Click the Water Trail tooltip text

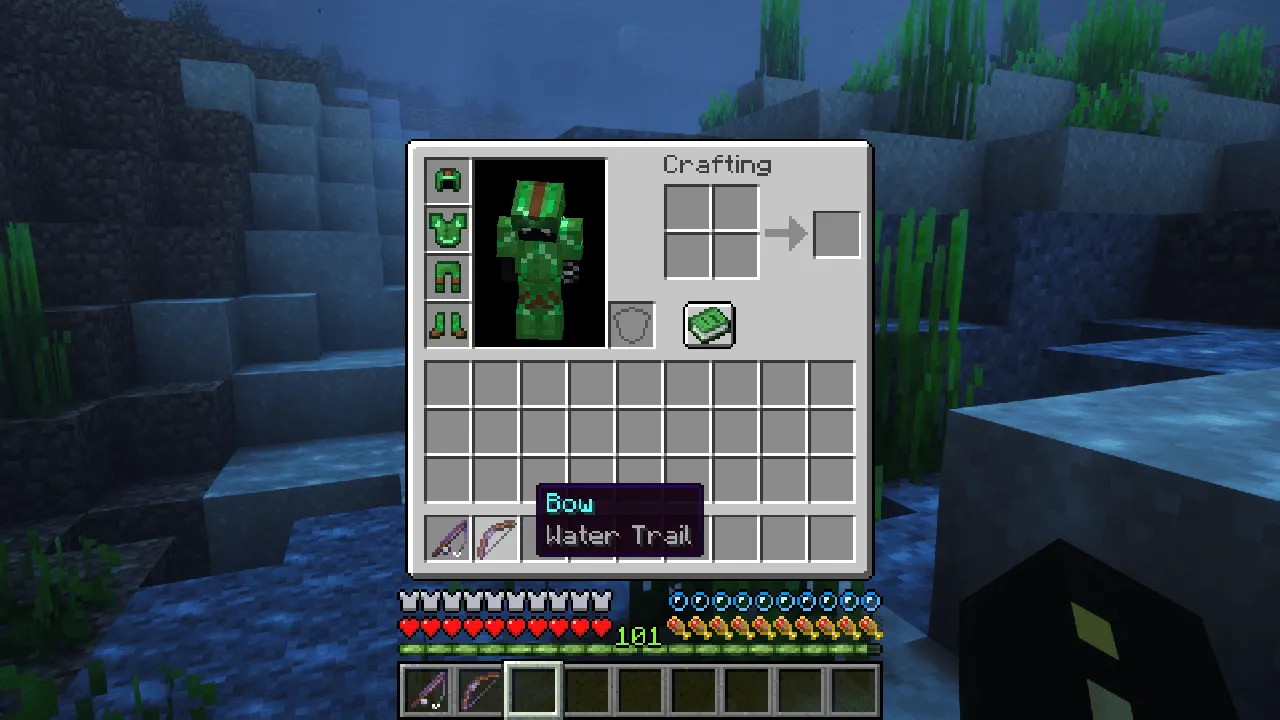pos(618,536)
